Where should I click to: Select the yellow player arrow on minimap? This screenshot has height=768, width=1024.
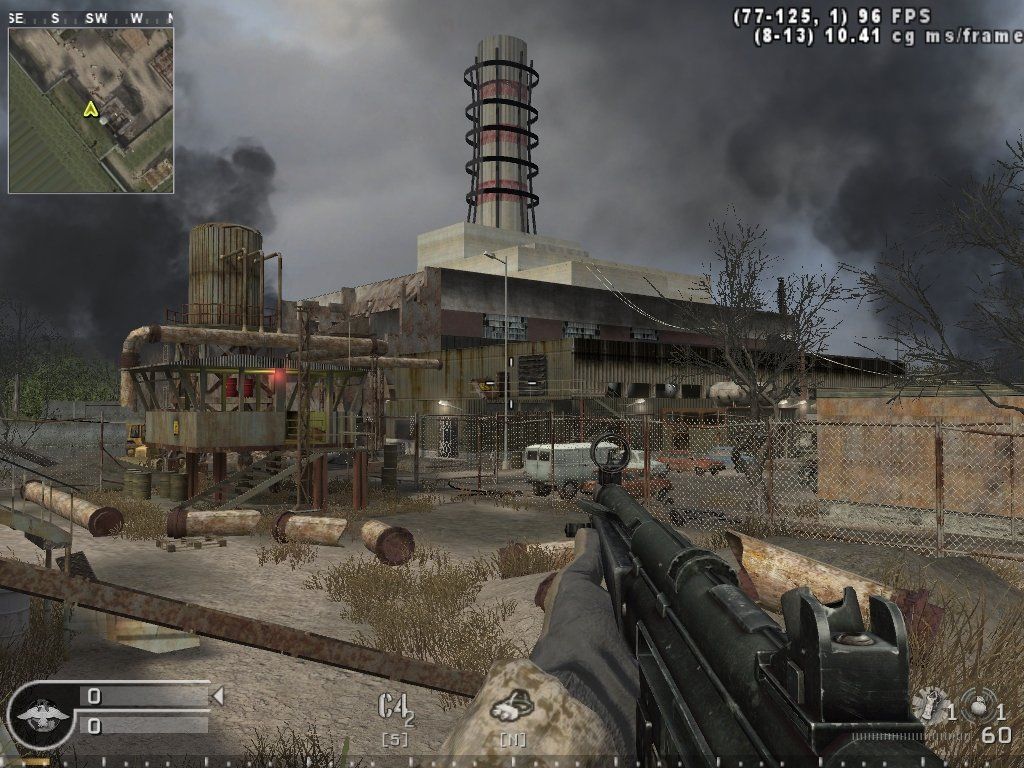click(x=91, y=108)
